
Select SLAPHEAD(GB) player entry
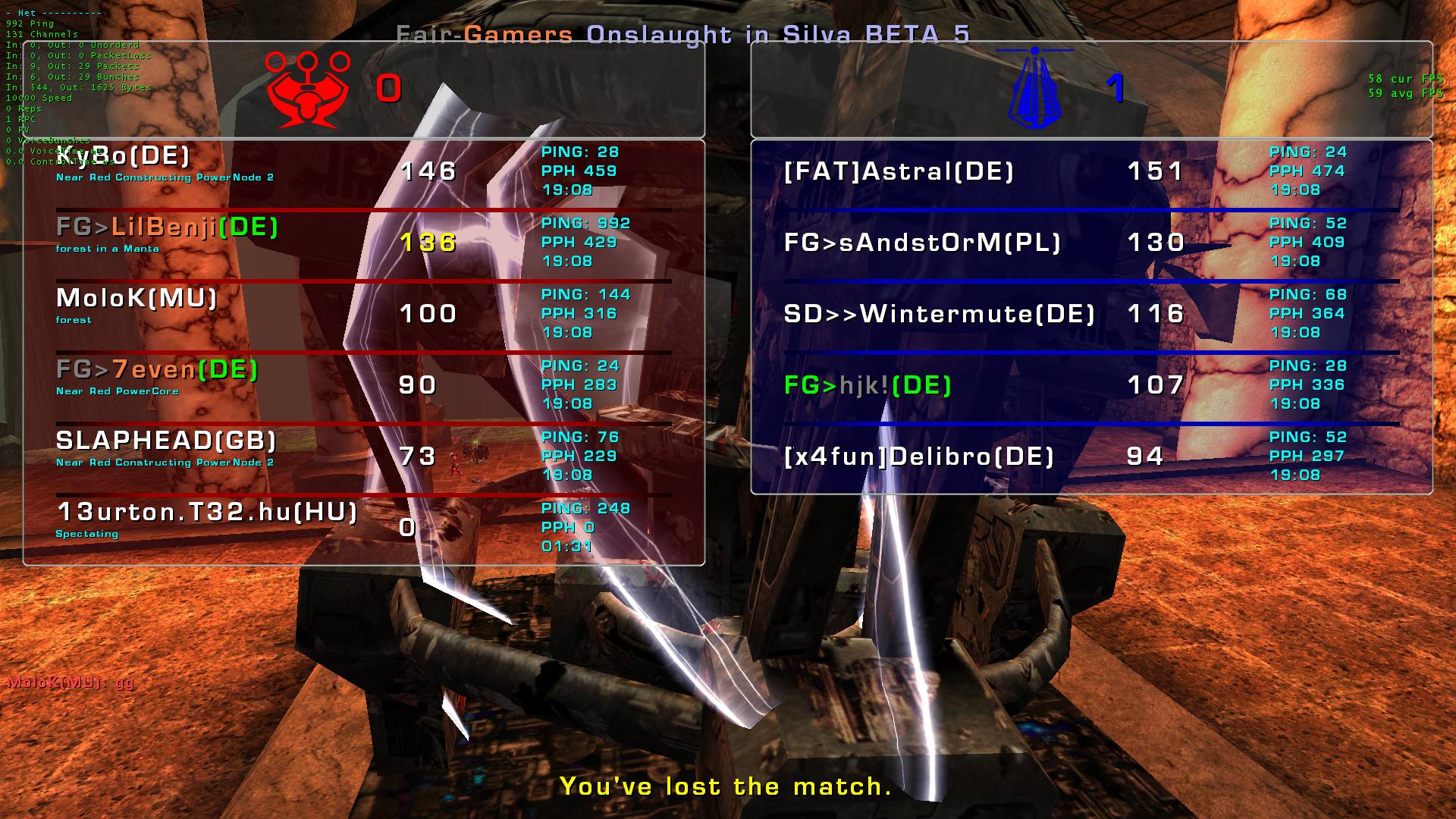coord(166,441)
